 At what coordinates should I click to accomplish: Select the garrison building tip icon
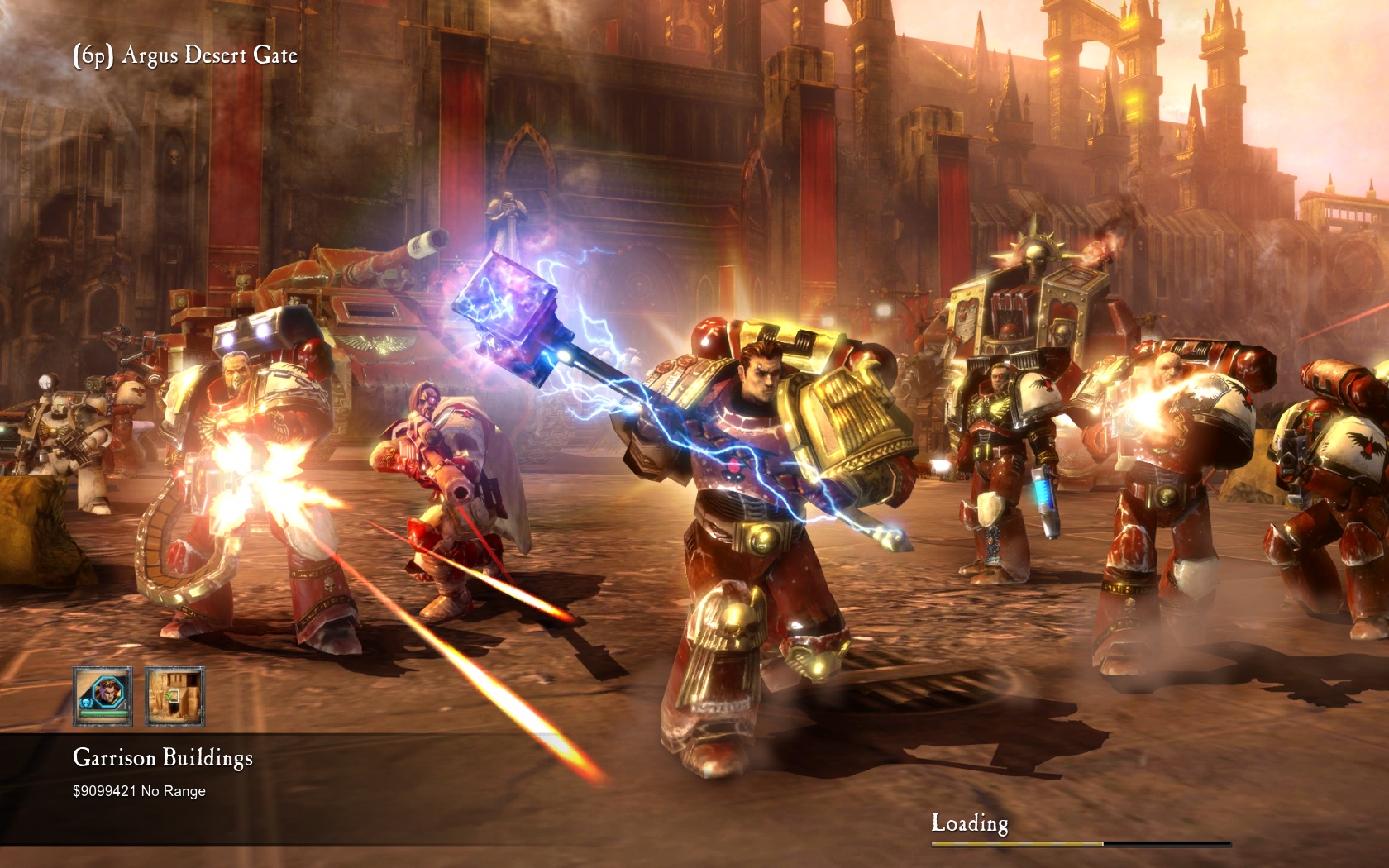[174, 696]
